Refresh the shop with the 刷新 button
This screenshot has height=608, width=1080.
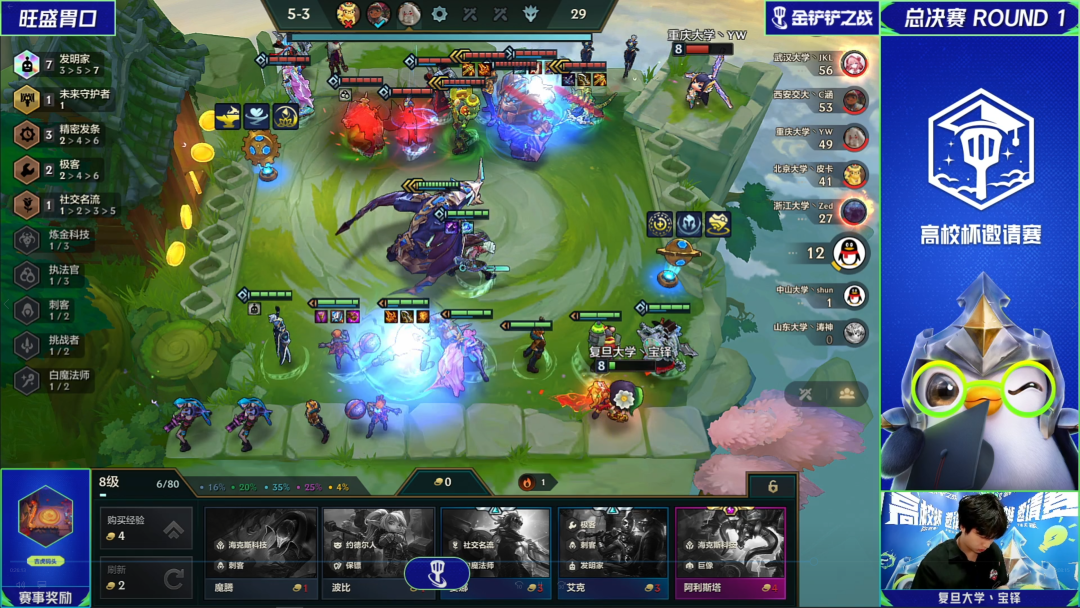tap(145, 577)
